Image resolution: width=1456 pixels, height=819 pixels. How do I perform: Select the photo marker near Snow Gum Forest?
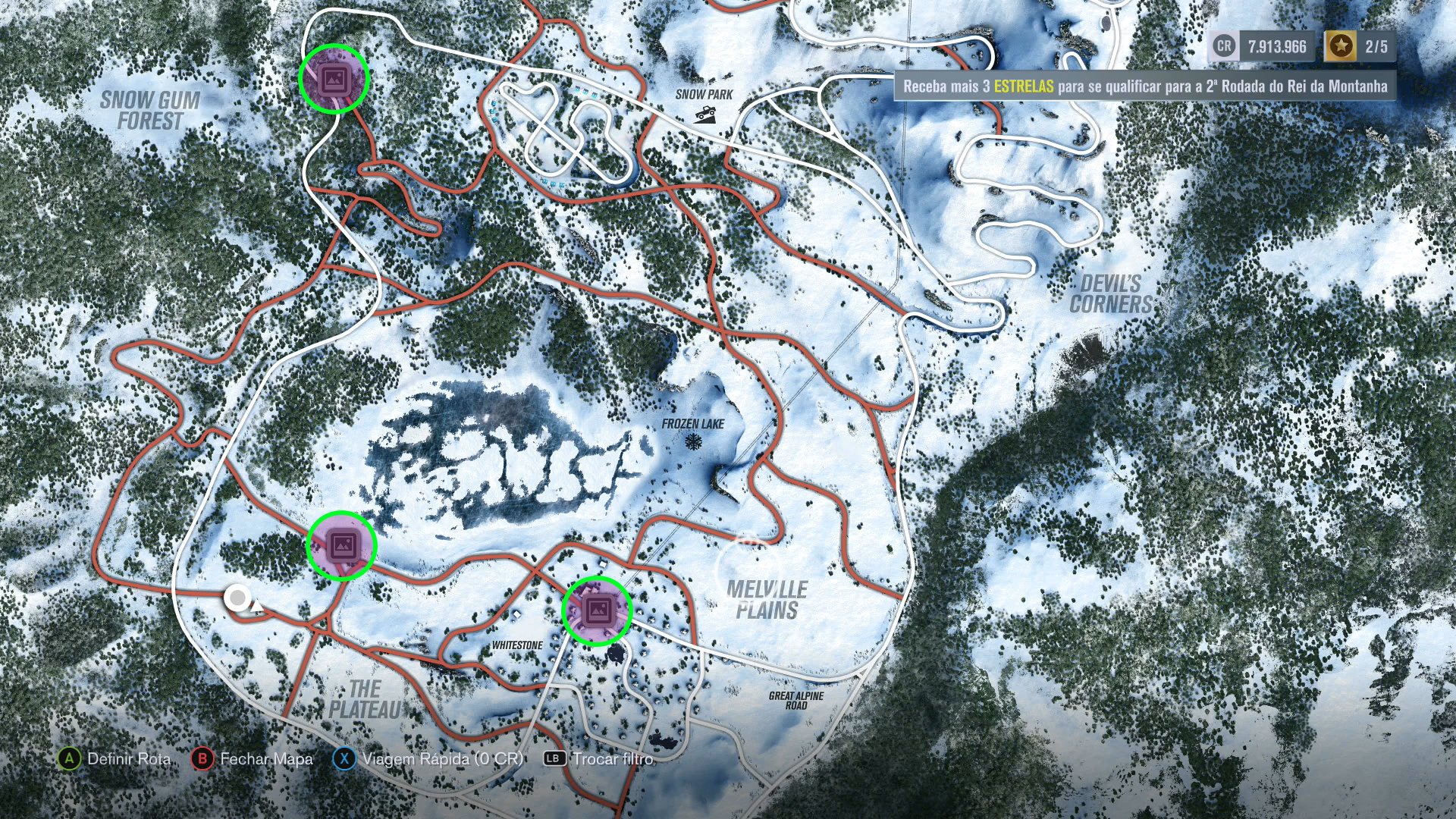(x=334, y=79)
